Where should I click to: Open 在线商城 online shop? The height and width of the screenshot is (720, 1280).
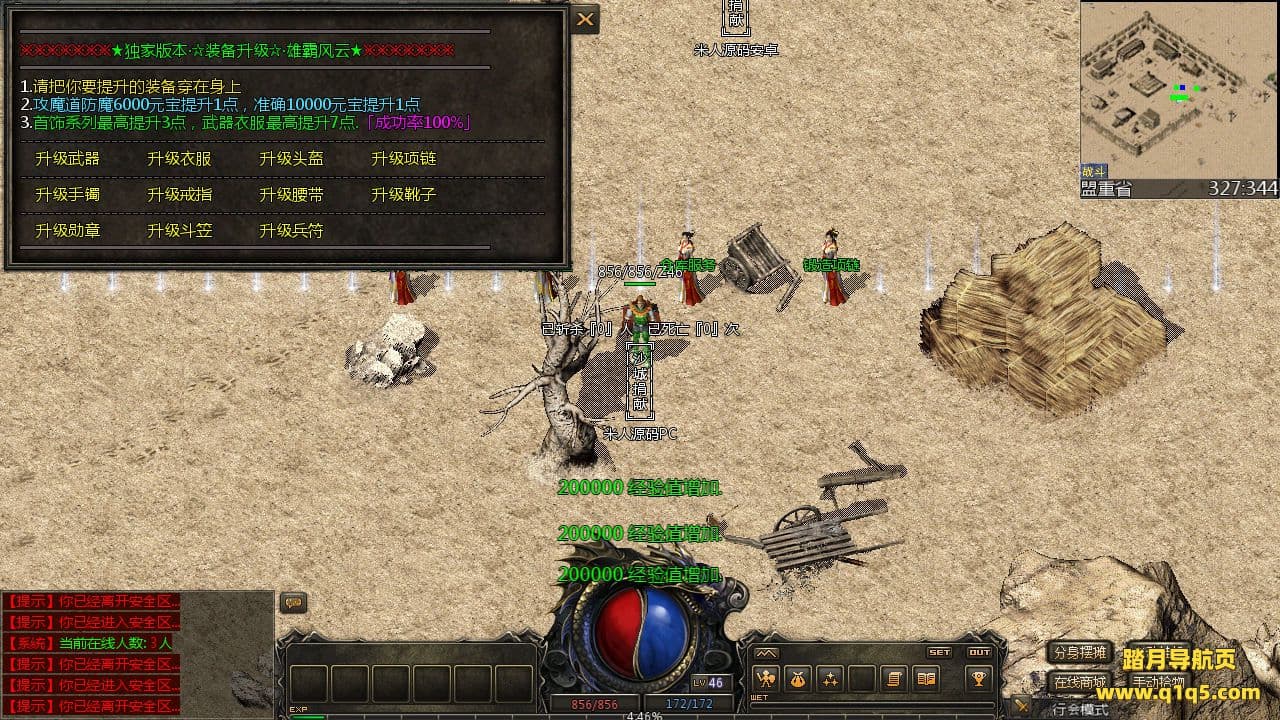(1080, 683)
